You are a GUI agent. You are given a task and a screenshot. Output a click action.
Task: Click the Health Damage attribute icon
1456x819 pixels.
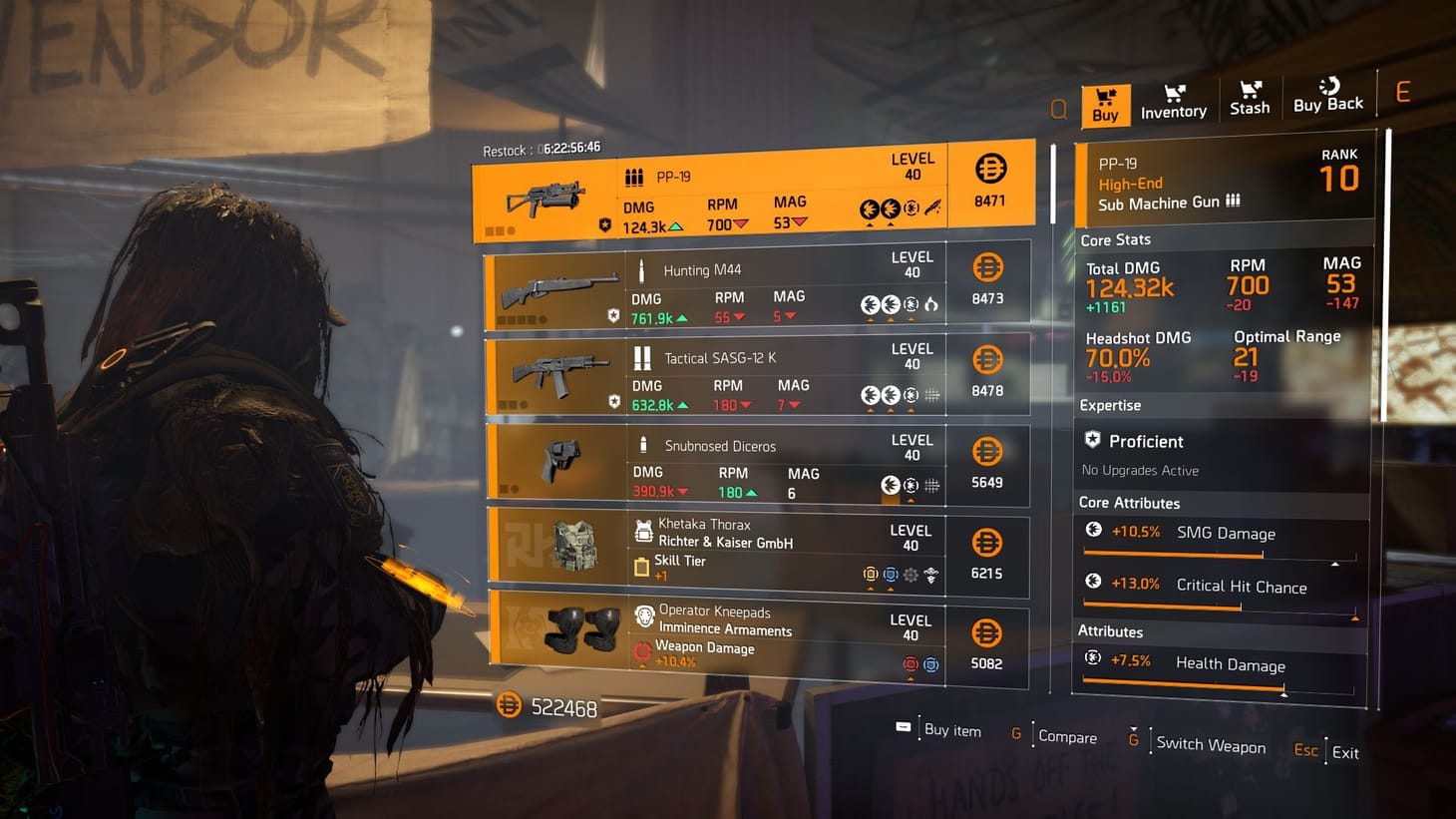pos(1094,659)
